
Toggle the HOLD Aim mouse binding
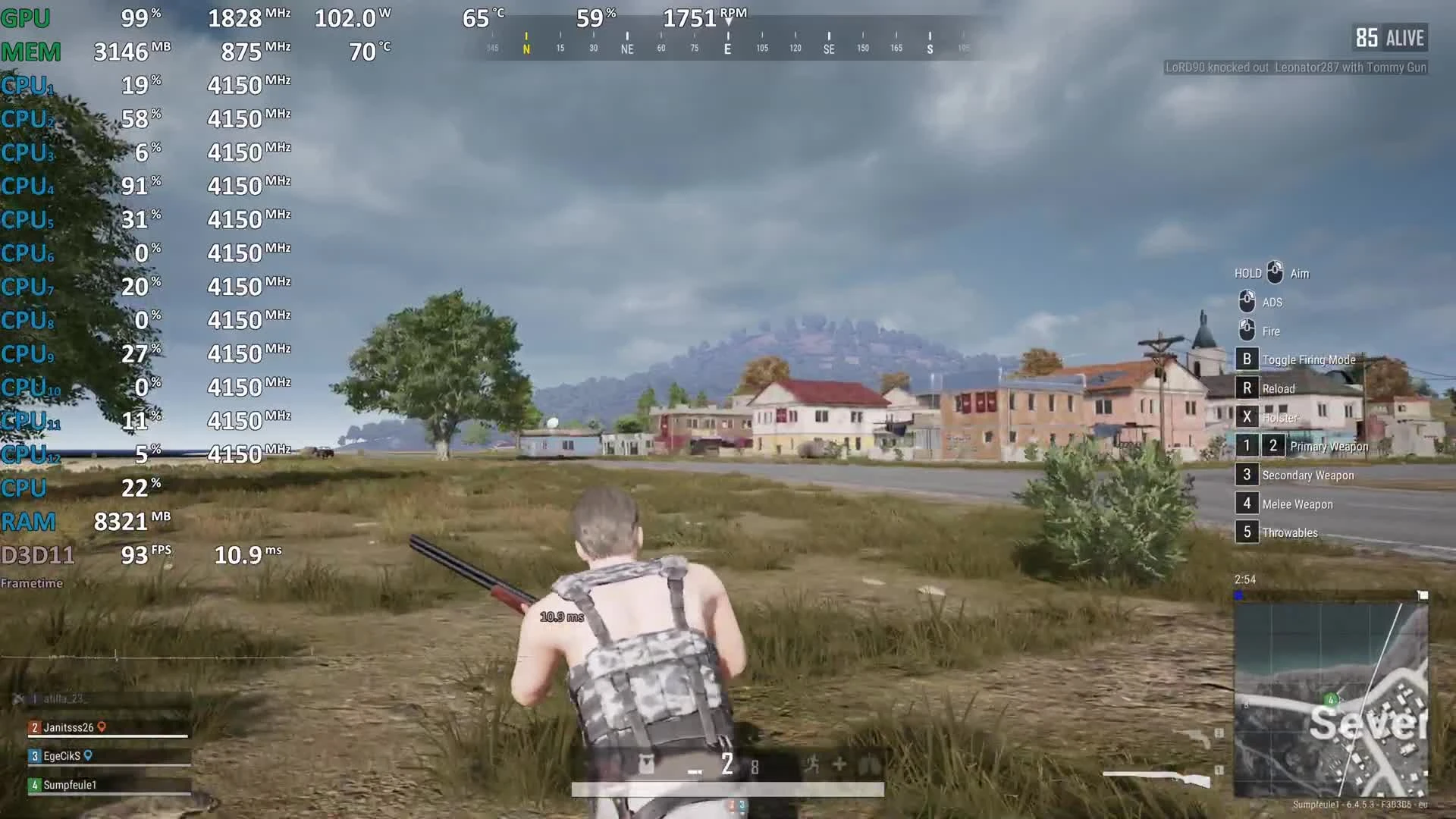[1275, 272]
